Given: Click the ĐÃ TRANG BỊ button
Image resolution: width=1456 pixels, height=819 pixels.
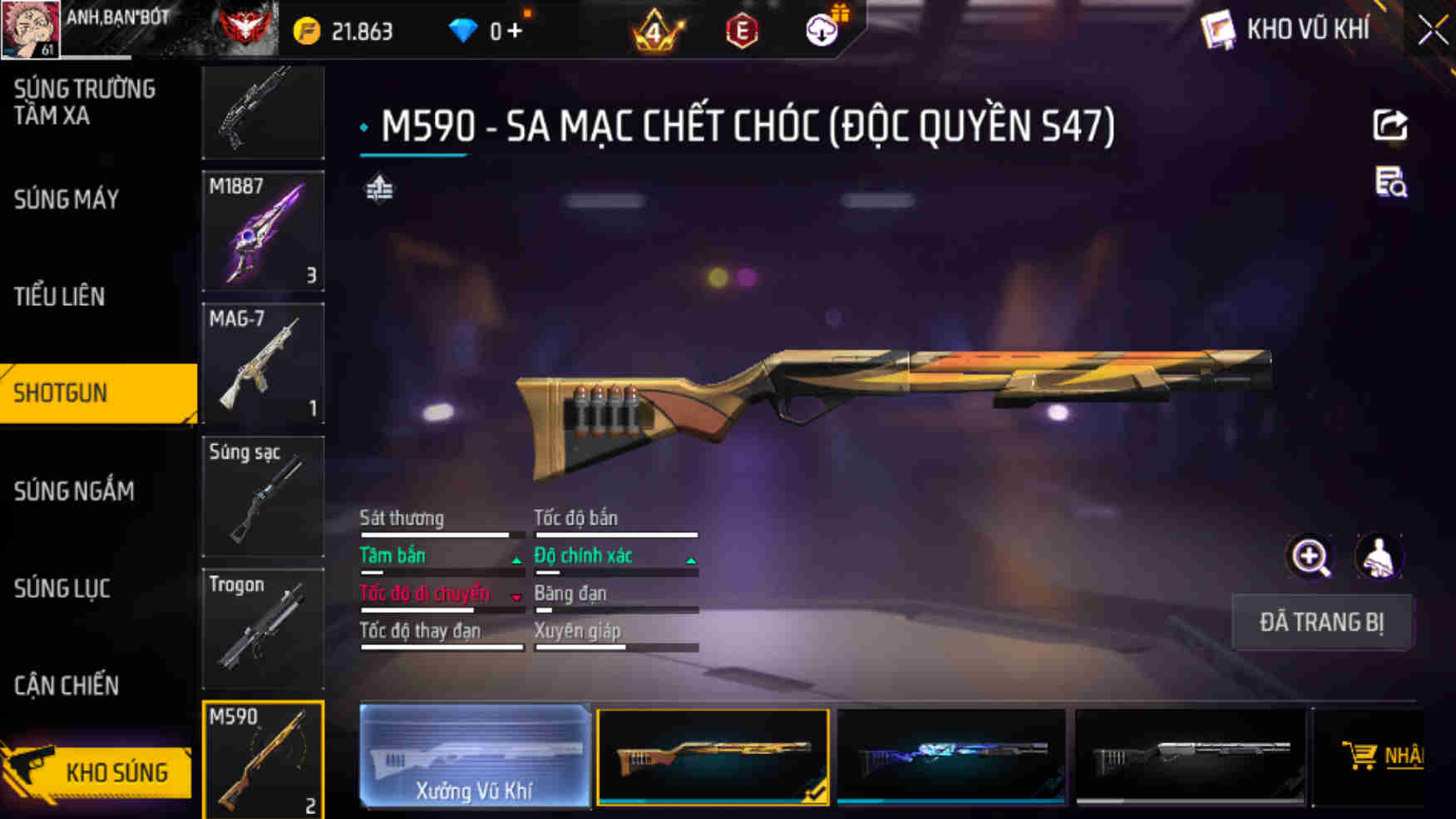Looking at the screenshot, I should (1322, 622).
